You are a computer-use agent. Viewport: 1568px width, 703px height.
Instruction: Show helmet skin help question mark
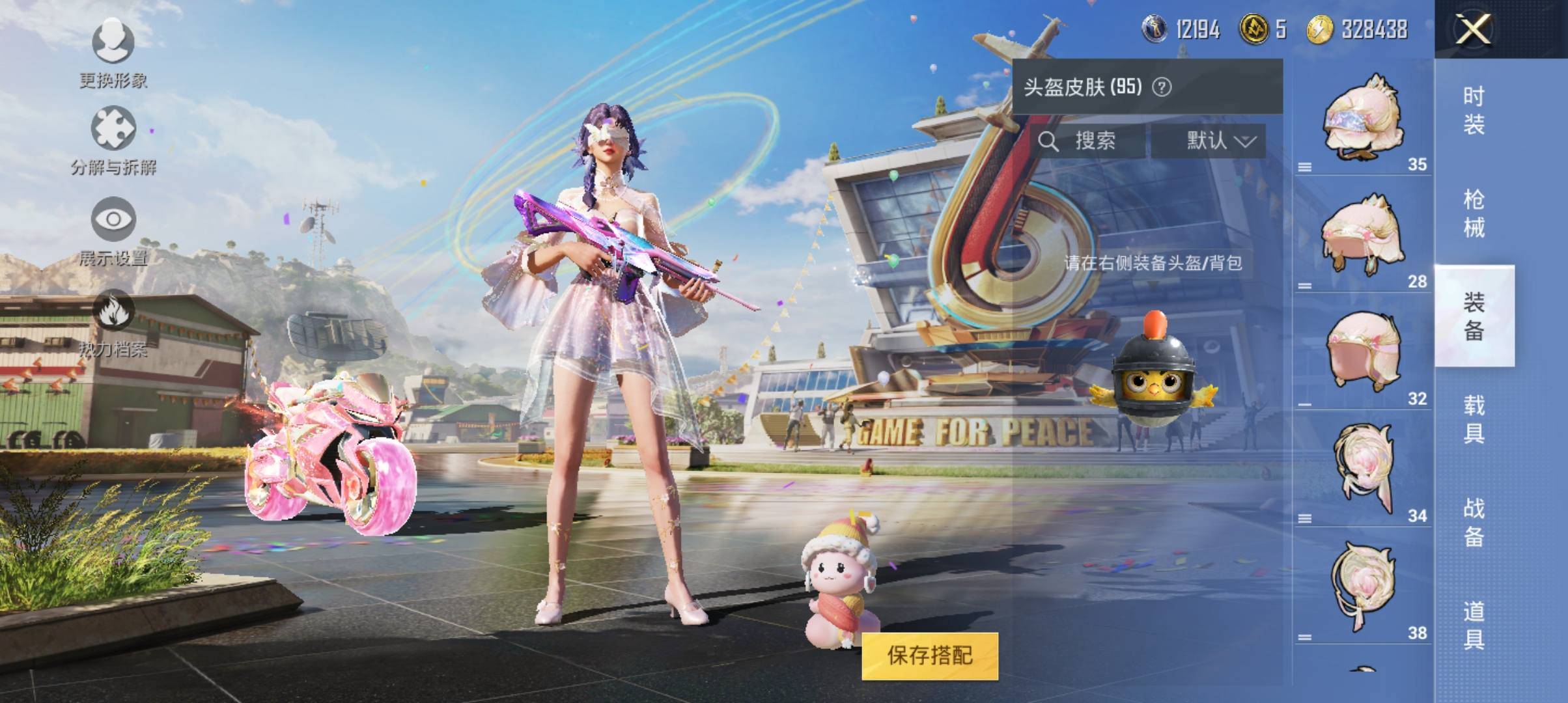coord(1162,87)
